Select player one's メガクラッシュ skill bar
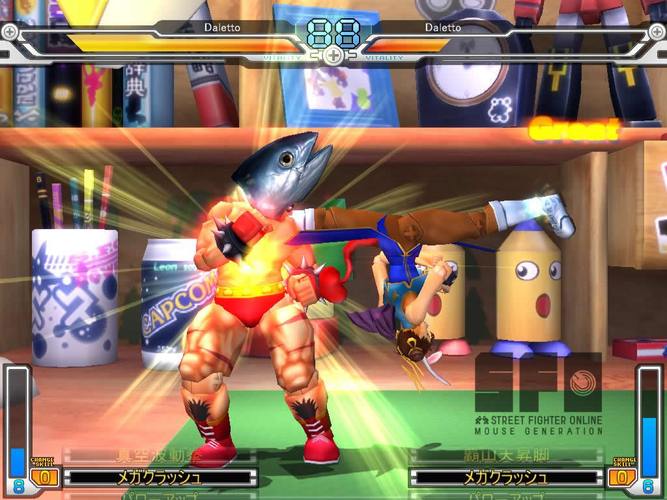667x500 pixels. (x=159, y=477)
